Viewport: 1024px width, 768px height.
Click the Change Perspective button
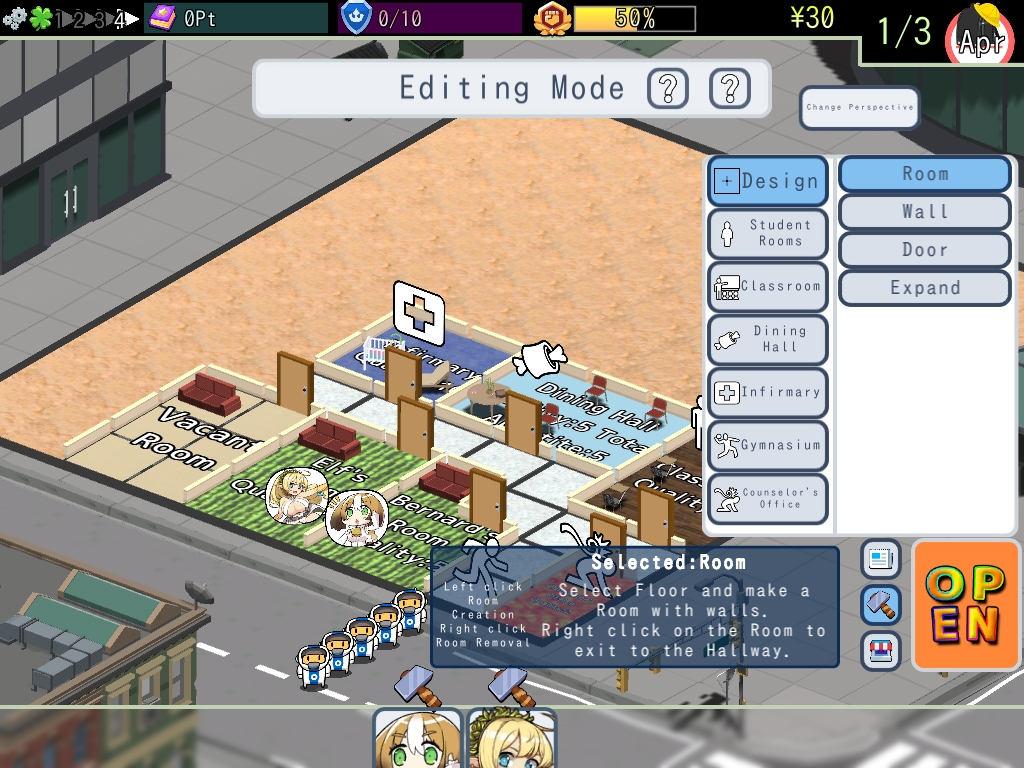[859, 108]
